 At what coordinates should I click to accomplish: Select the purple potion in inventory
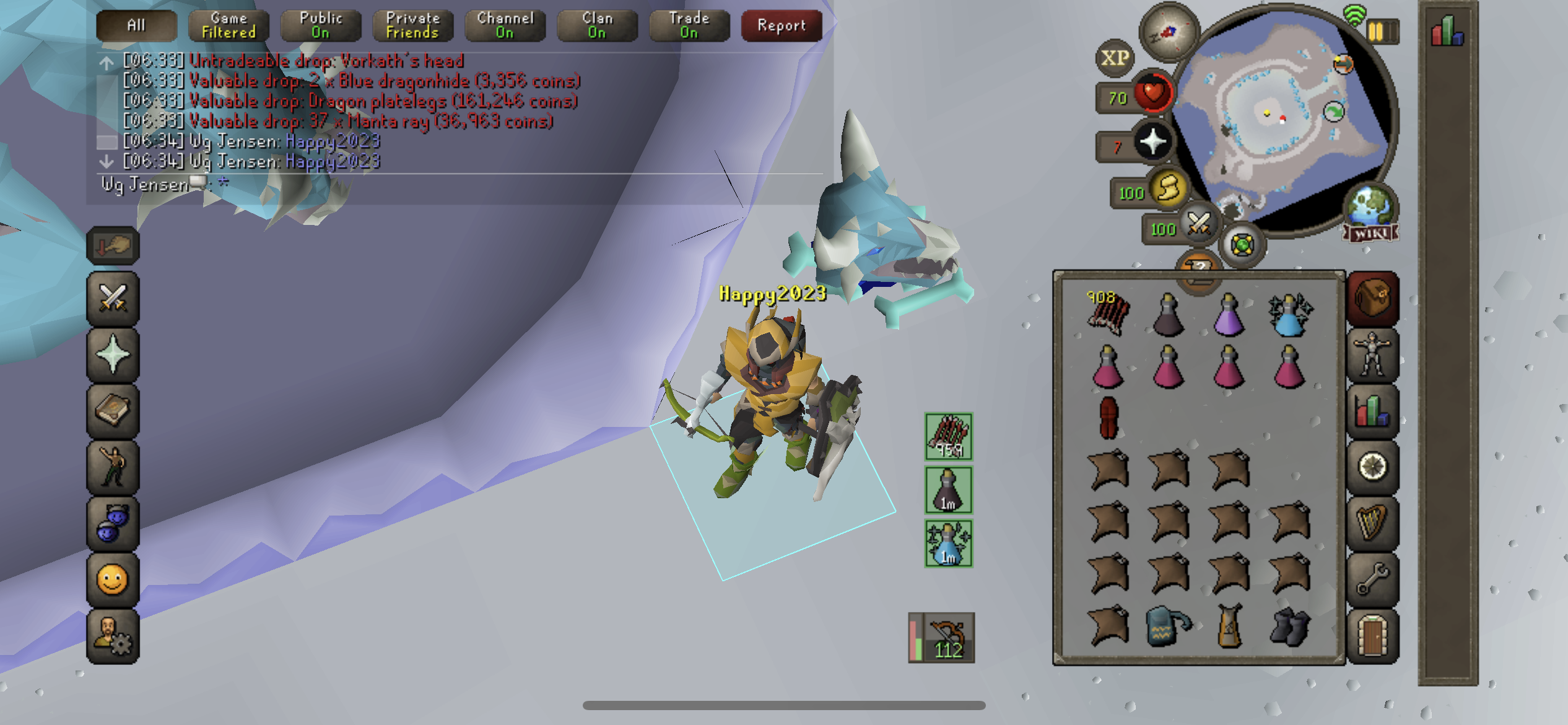1229,315
